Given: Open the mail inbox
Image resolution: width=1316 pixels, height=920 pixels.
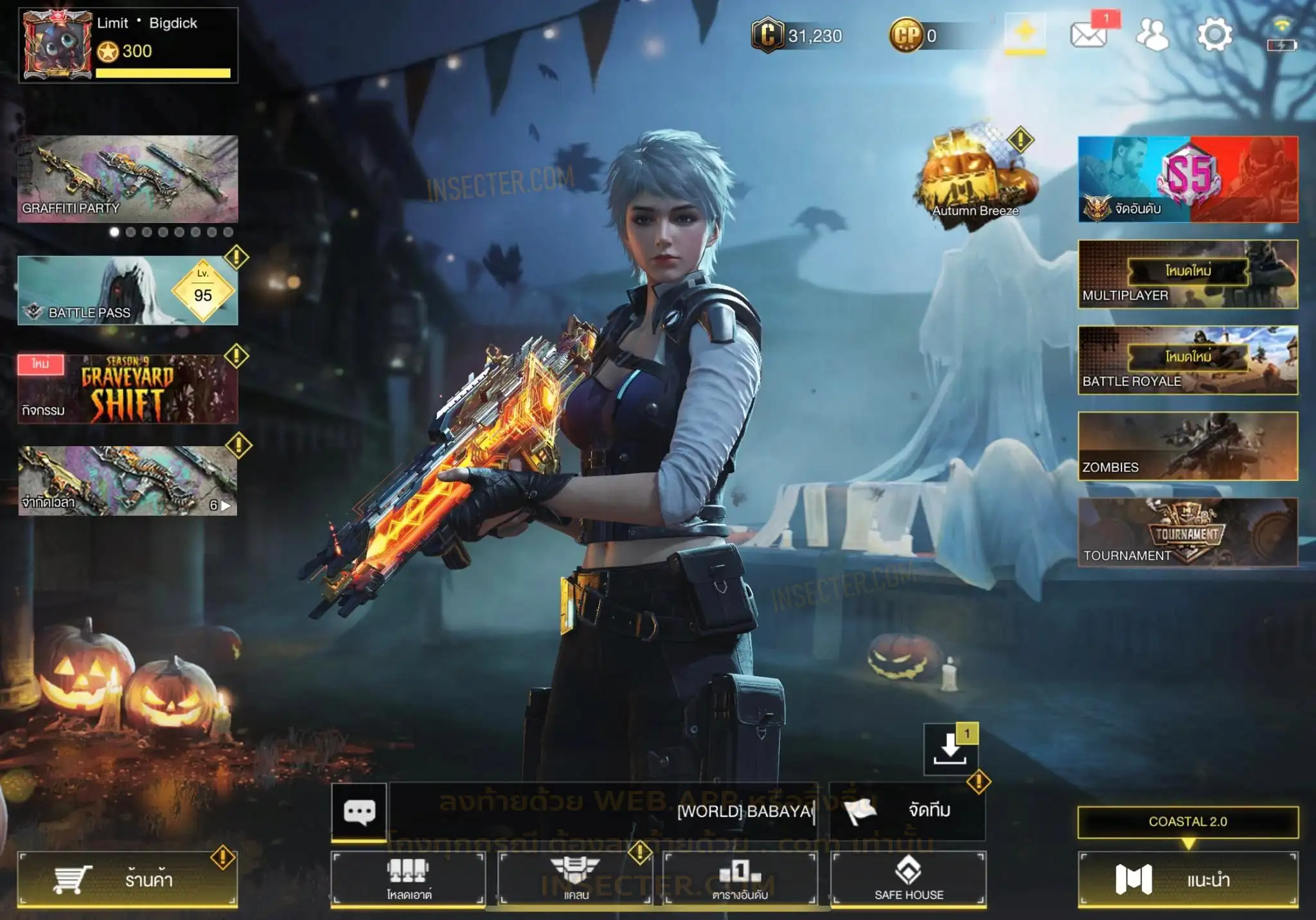Looking at the screenshot, I should click(1089, 35).
